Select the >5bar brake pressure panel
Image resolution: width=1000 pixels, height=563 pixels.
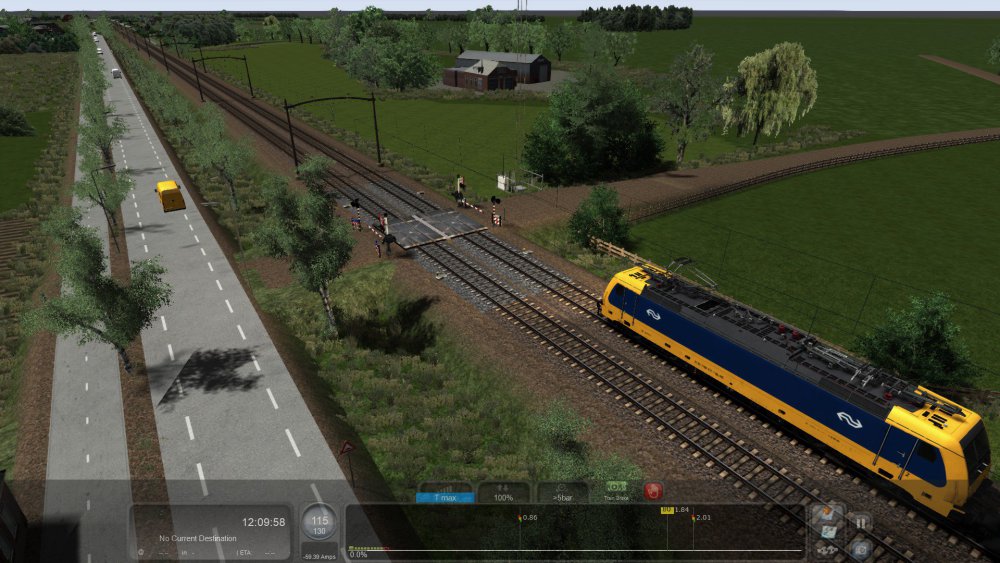(x=562, y=493)
